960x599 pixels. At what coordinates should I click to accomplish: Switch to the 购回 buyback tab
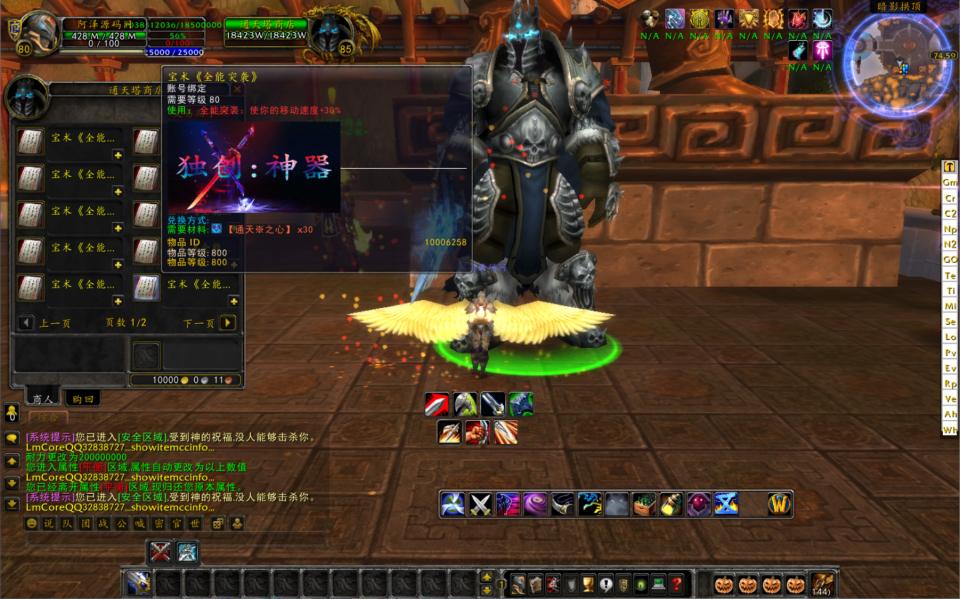82,398
